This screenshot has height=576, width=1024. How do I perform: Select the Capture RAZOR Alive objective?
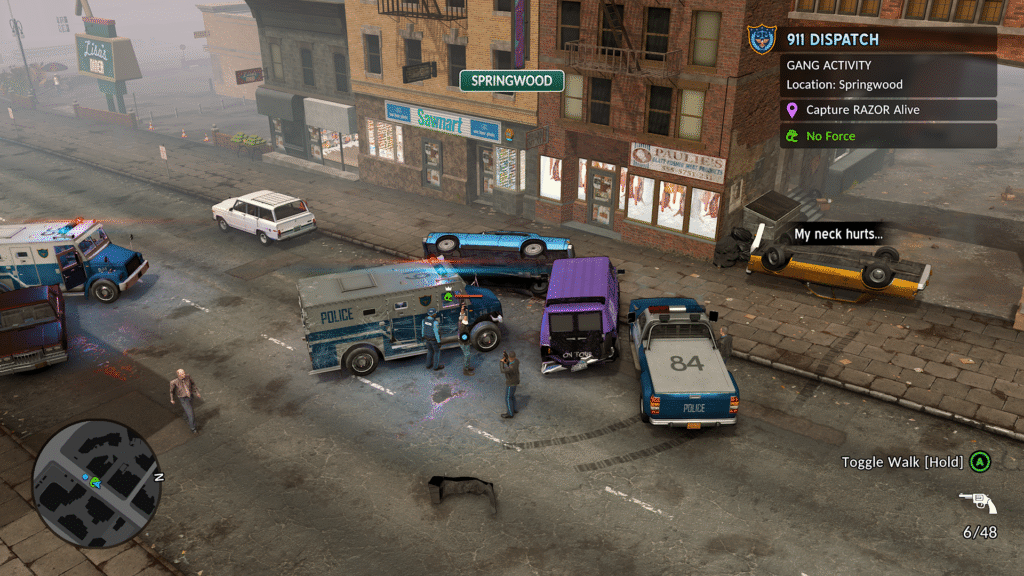coord(888,110)
